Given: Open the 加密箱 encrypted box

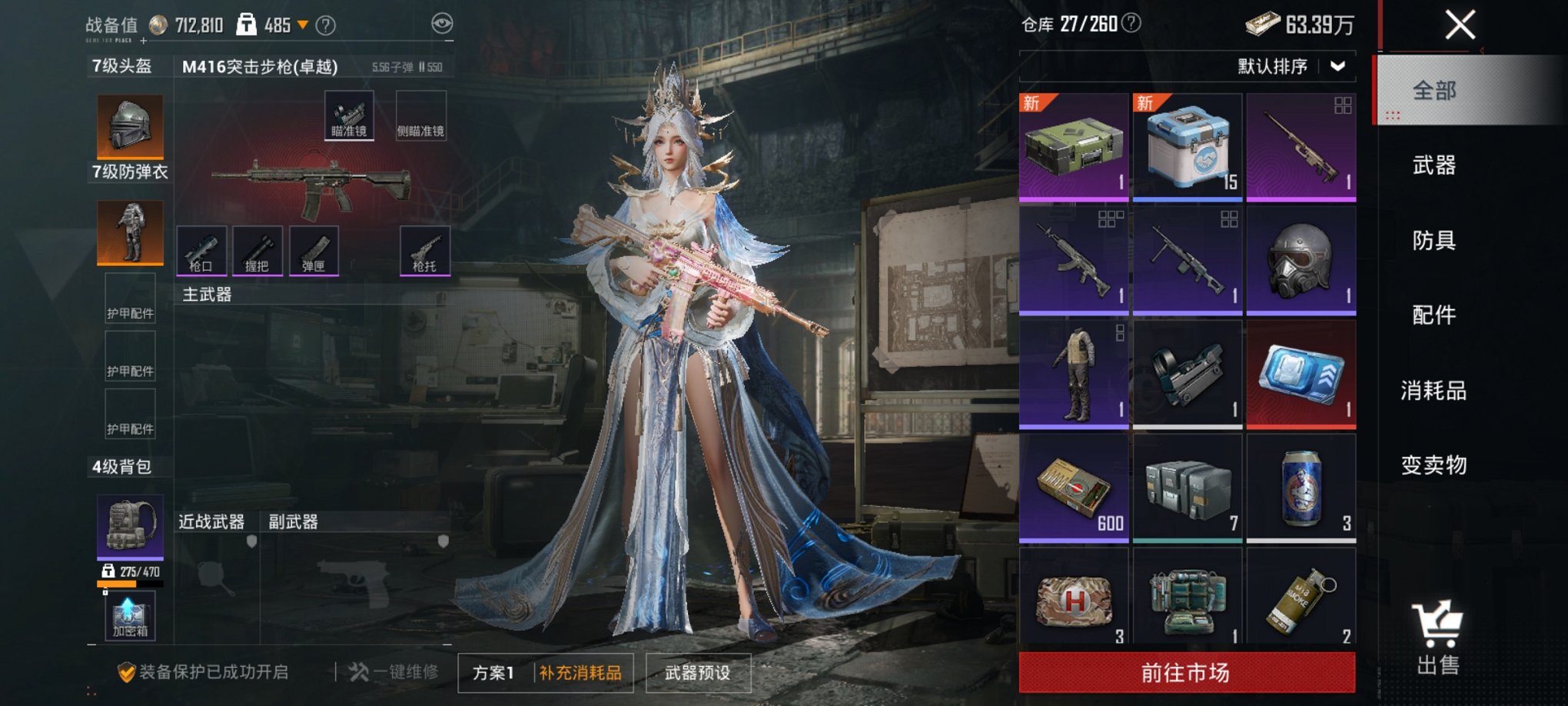Looking at the screenshot, I should [129, 617].
